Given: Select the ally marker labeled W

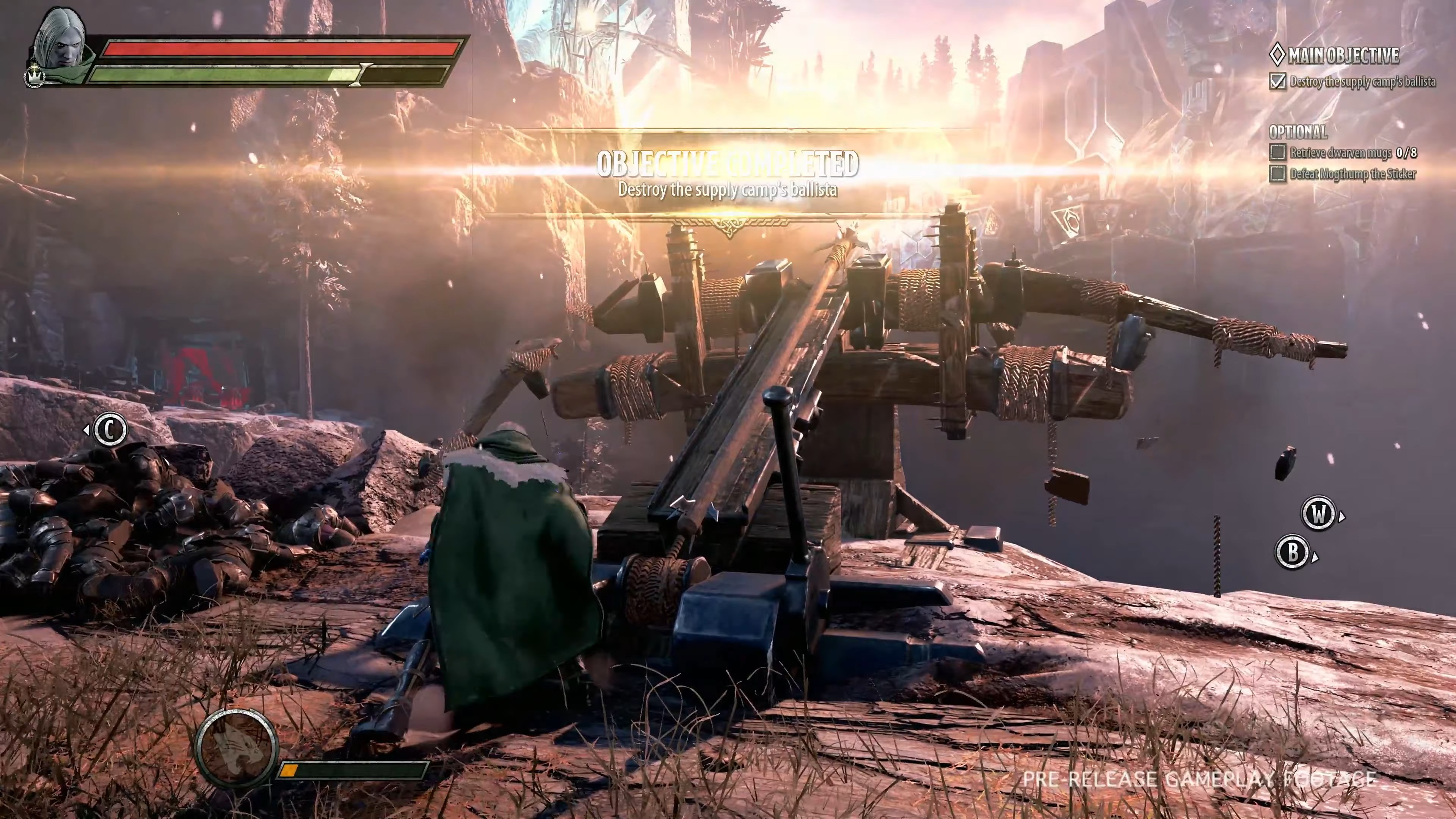Looking at the screenshot, I should [1318, 514].
